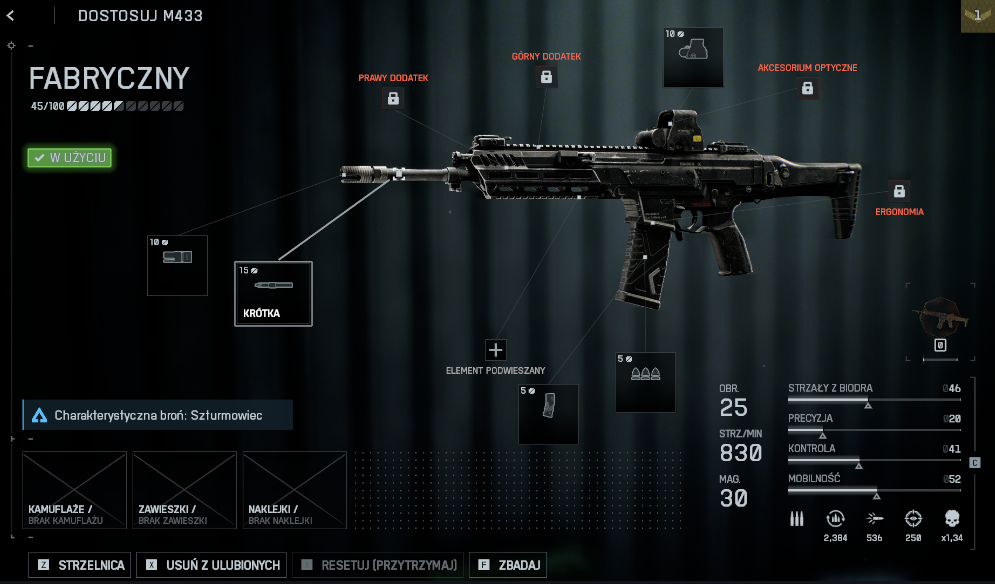
Task: Open the ammunition type slot
Action: point(645,382)
